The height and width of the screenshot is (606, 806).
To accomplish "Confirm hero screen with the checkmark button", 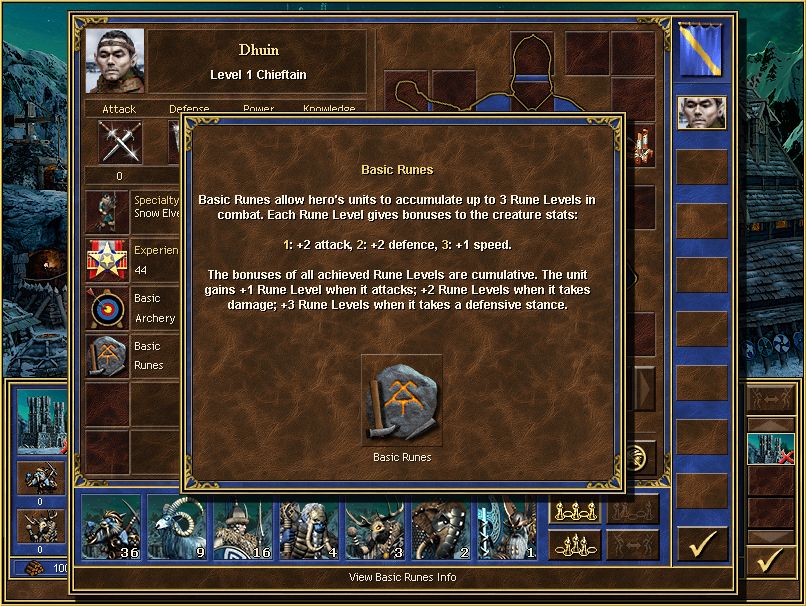I will [702, 543].
